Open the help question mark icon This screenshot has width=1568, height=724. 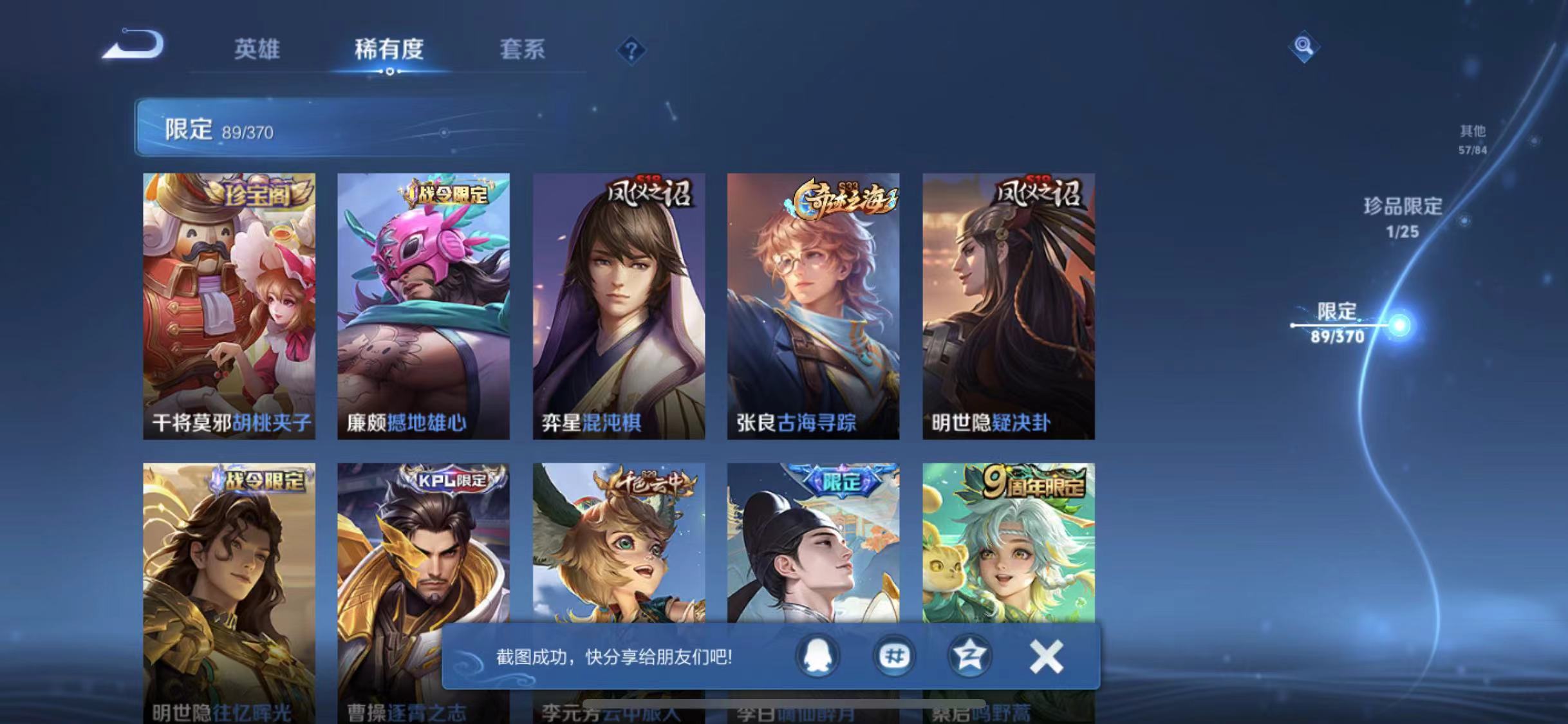(633, 50)
